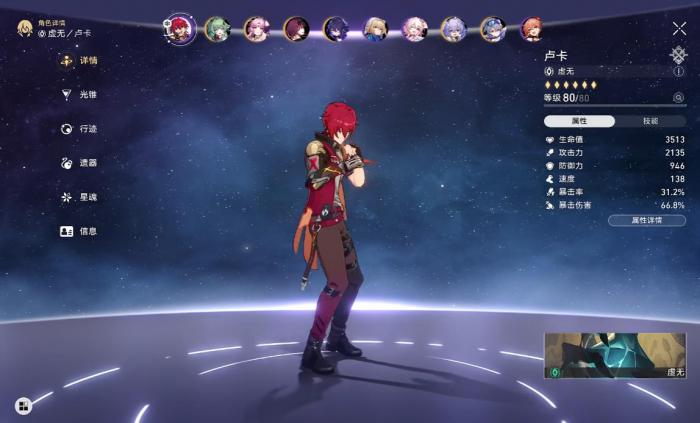Viewport: 700px width, 423px height.
Task: Switch to the 技能 skills tab
Action: pos(650,121)
